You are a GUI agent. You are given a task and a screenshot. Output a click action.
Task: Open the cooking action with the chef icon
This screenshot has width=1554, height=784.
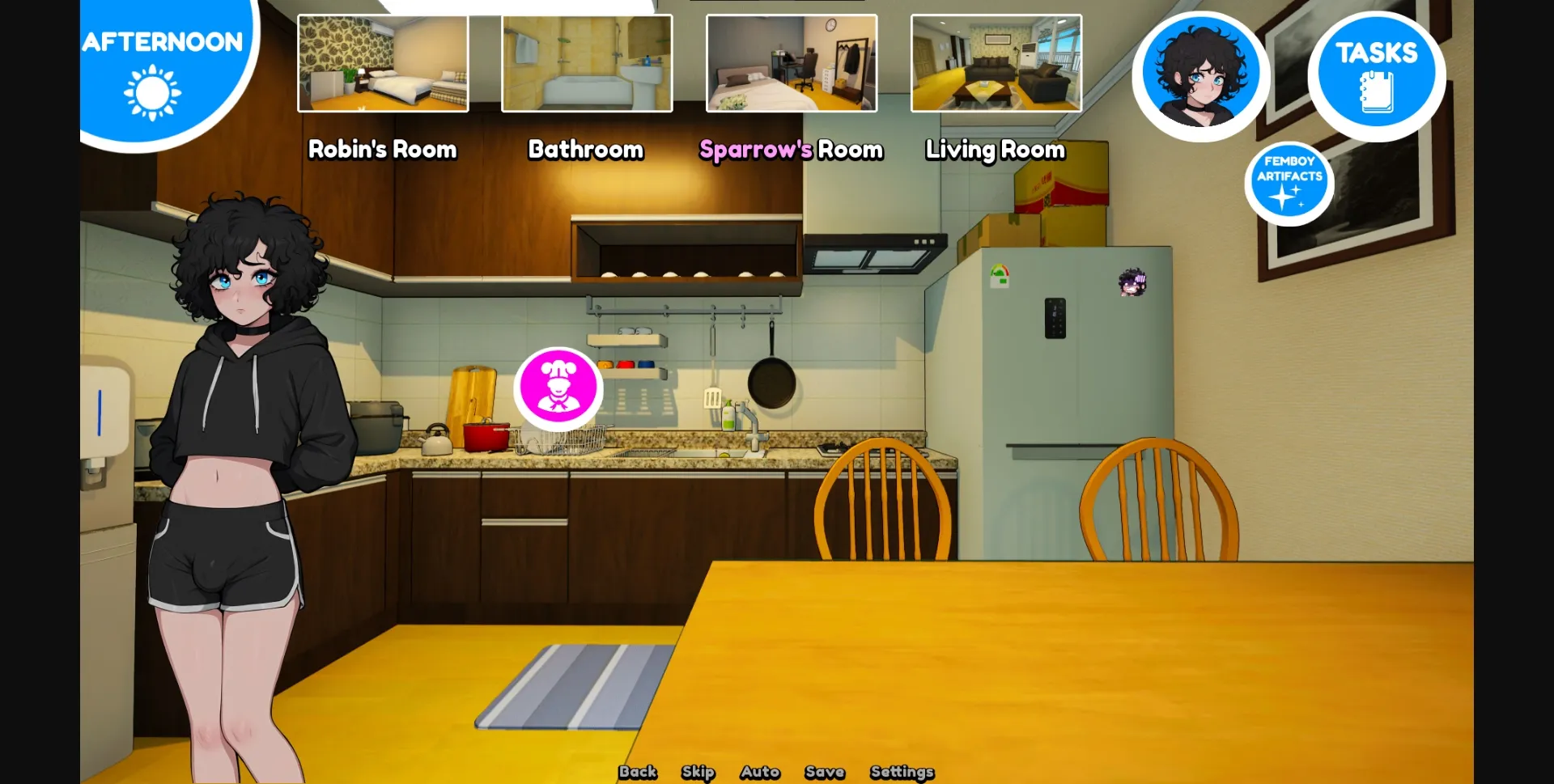[x=556, y=388]
